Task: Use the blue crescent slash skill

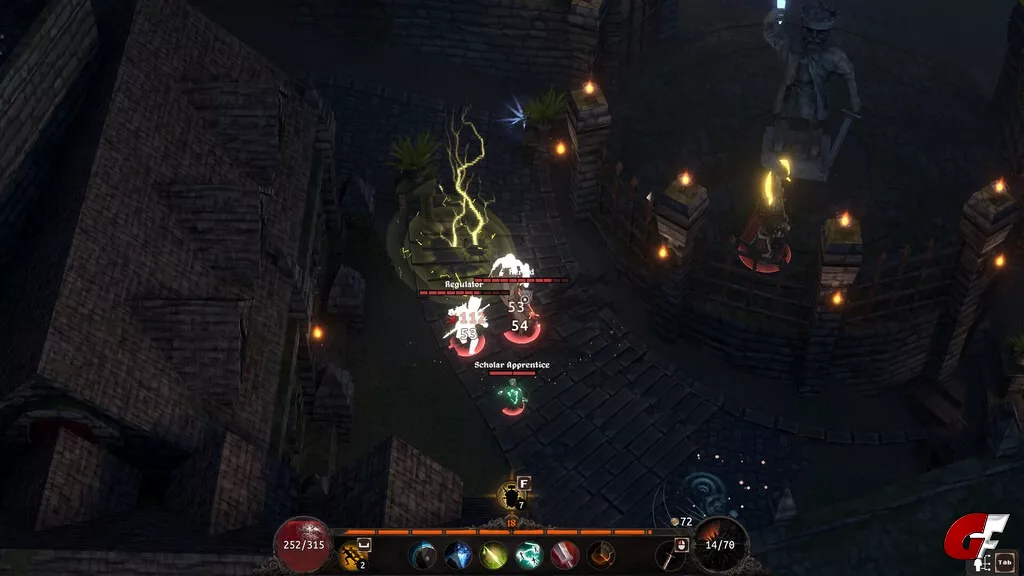Action: tap(423, 555)
